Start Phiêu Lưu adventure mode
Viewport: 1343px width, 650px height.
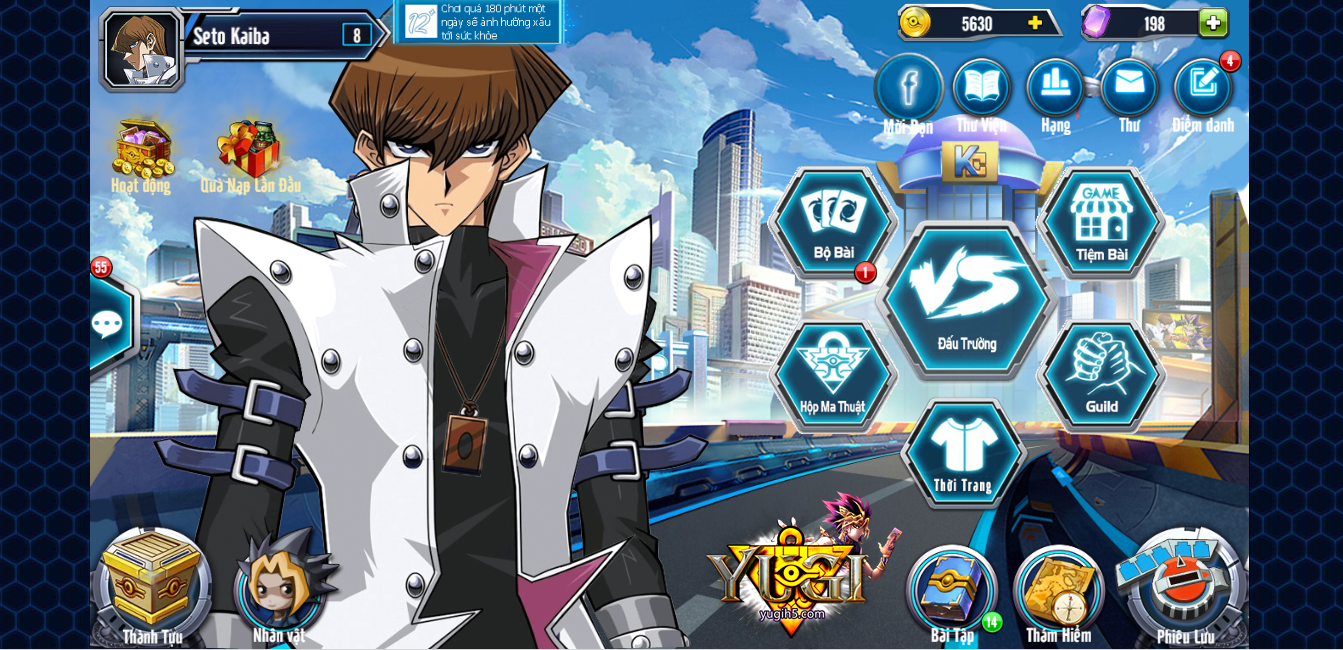pyautogui.click(x=1185, y=585)
